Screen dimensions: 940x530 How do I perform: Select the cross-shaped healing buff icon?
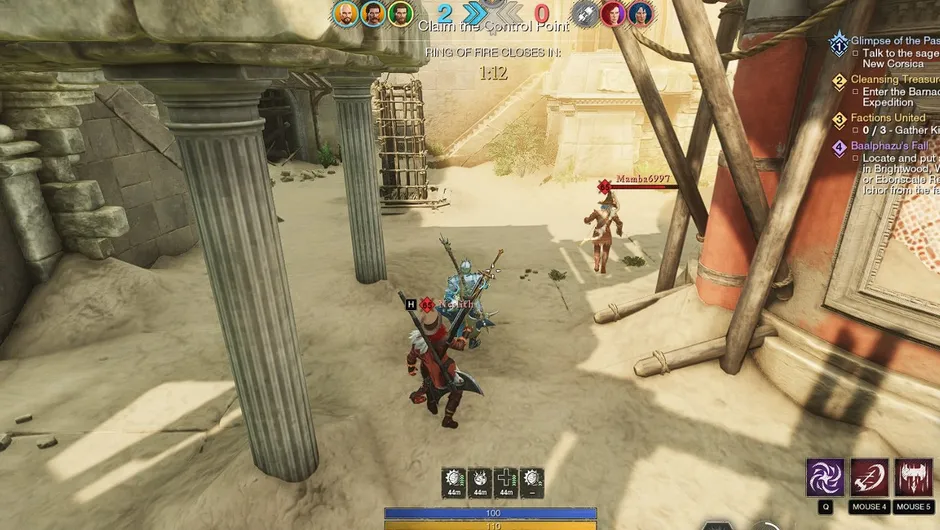[x=507, y=478]
